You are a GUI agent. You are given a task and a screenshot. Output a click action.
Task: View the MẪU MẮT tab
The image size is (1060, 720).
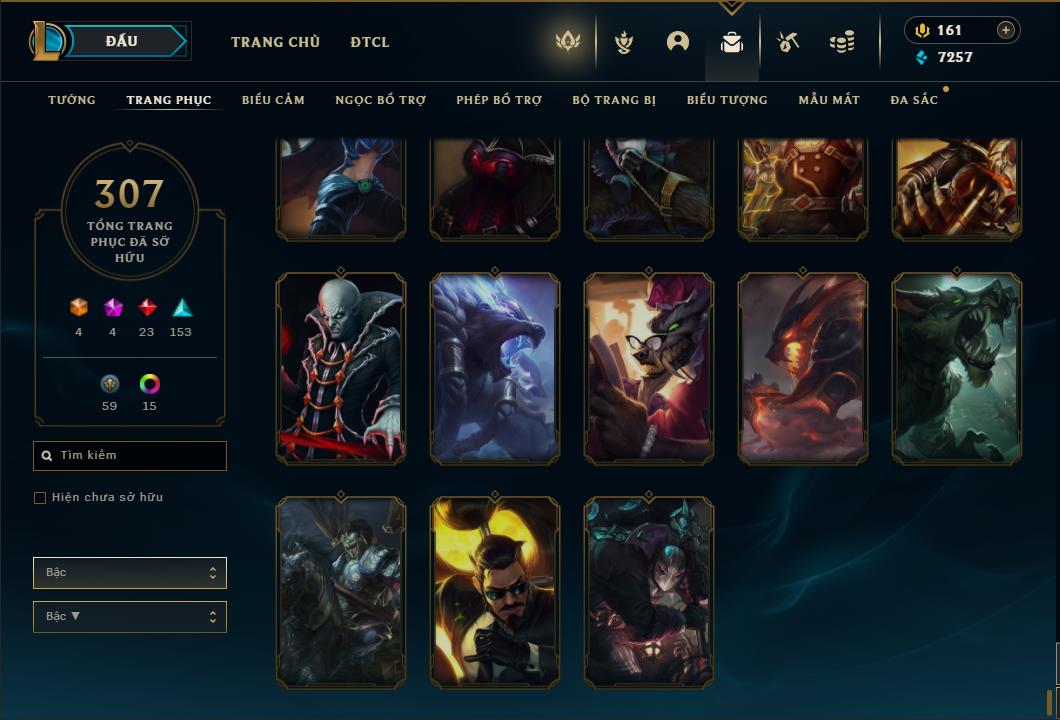click(829, 100)
